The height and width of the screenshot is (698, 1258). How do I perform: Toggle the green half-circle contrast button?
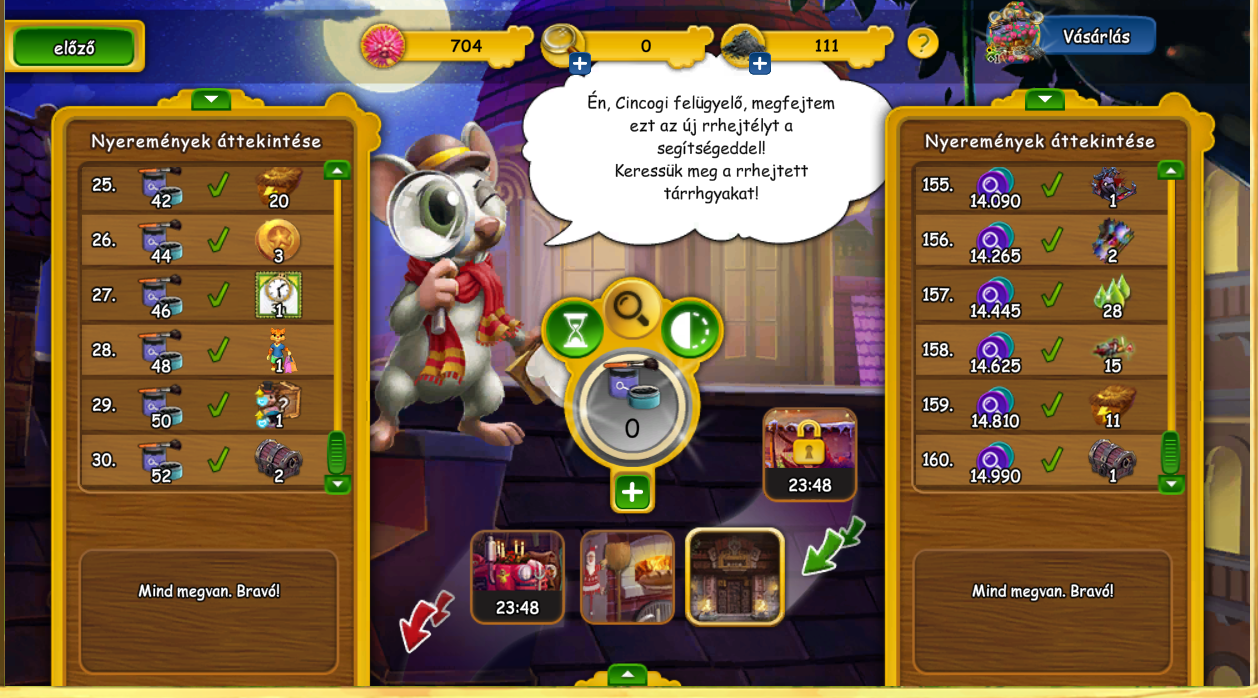click(x=691, y=331)
